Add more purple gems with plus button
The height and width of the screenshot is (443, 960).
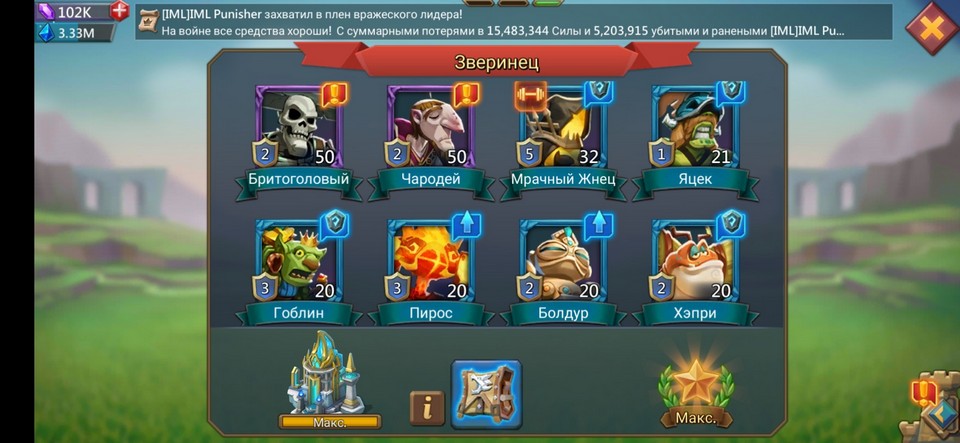pos(120,12)
